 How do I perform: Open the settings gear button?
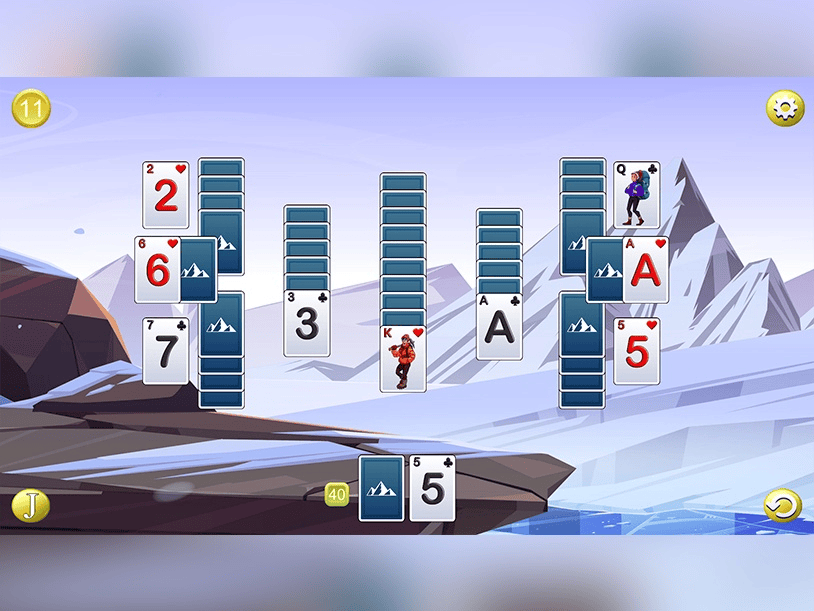click(784, 108)
